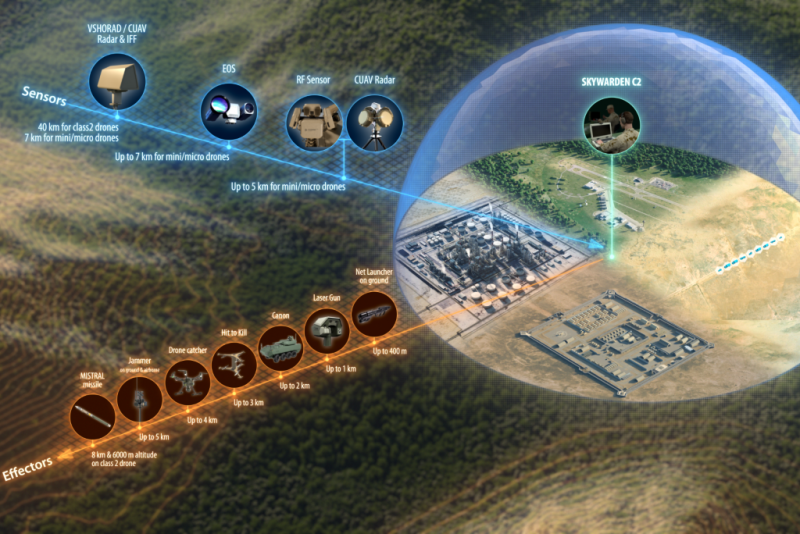This screenshot has width=800, height=534.
Task: Select the CUAV Radar tripod icon
Action: click(375, 123)
